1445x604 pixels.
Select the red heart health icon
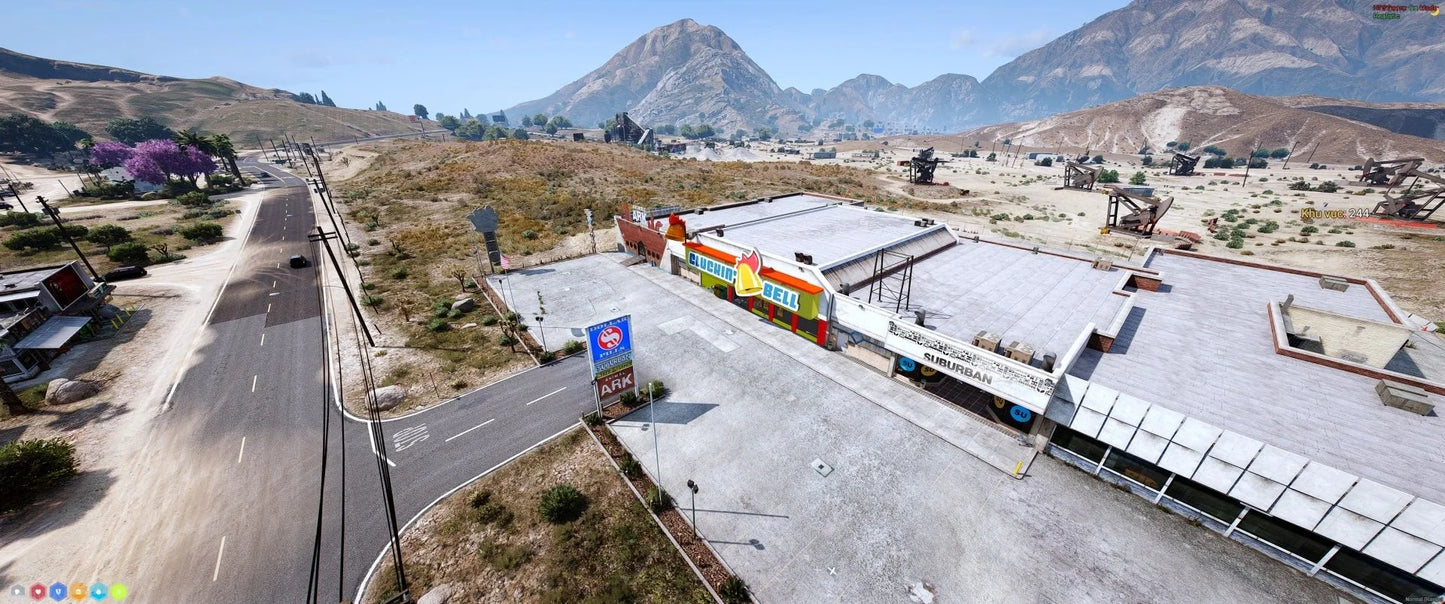(x=38, y=591)
